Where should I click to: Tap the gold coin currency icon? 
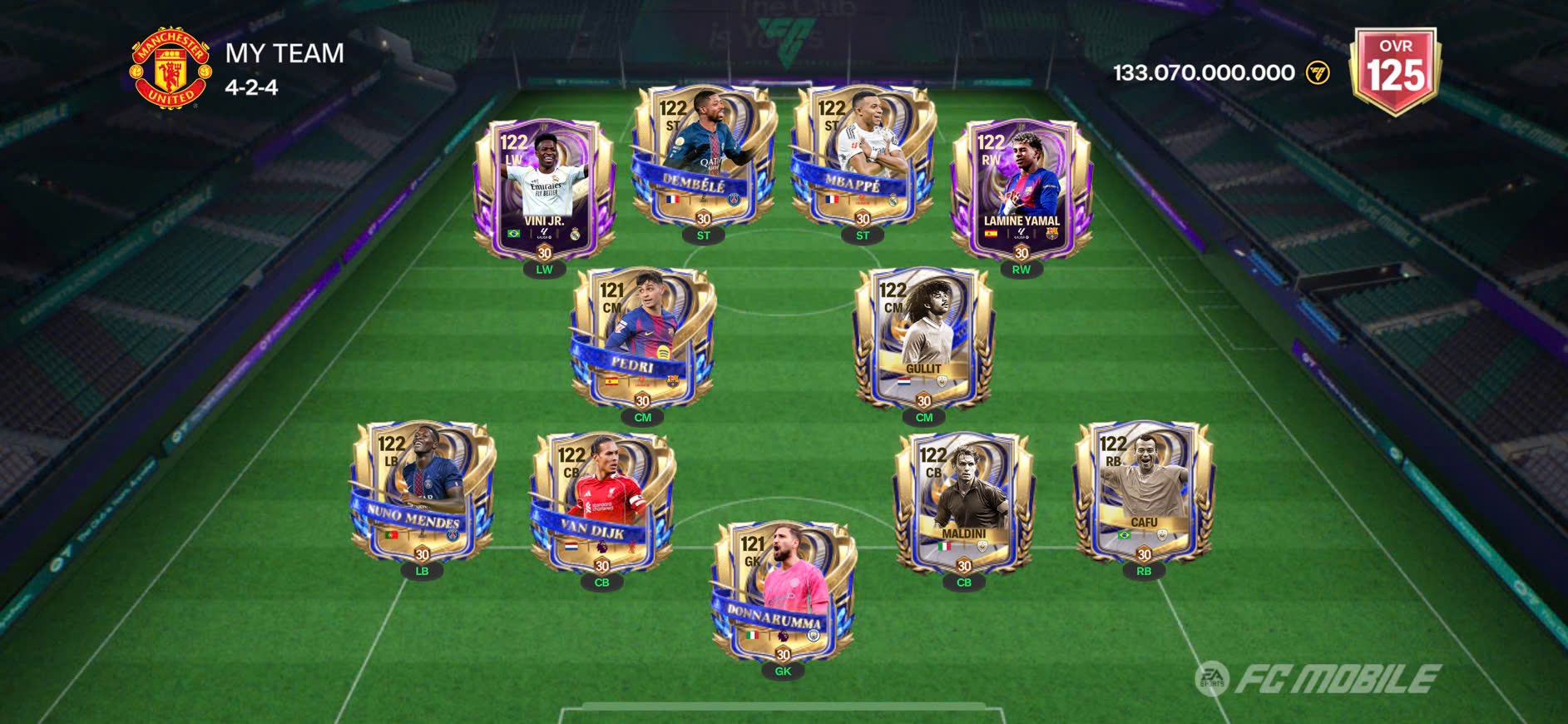[x=1318, y=73]
